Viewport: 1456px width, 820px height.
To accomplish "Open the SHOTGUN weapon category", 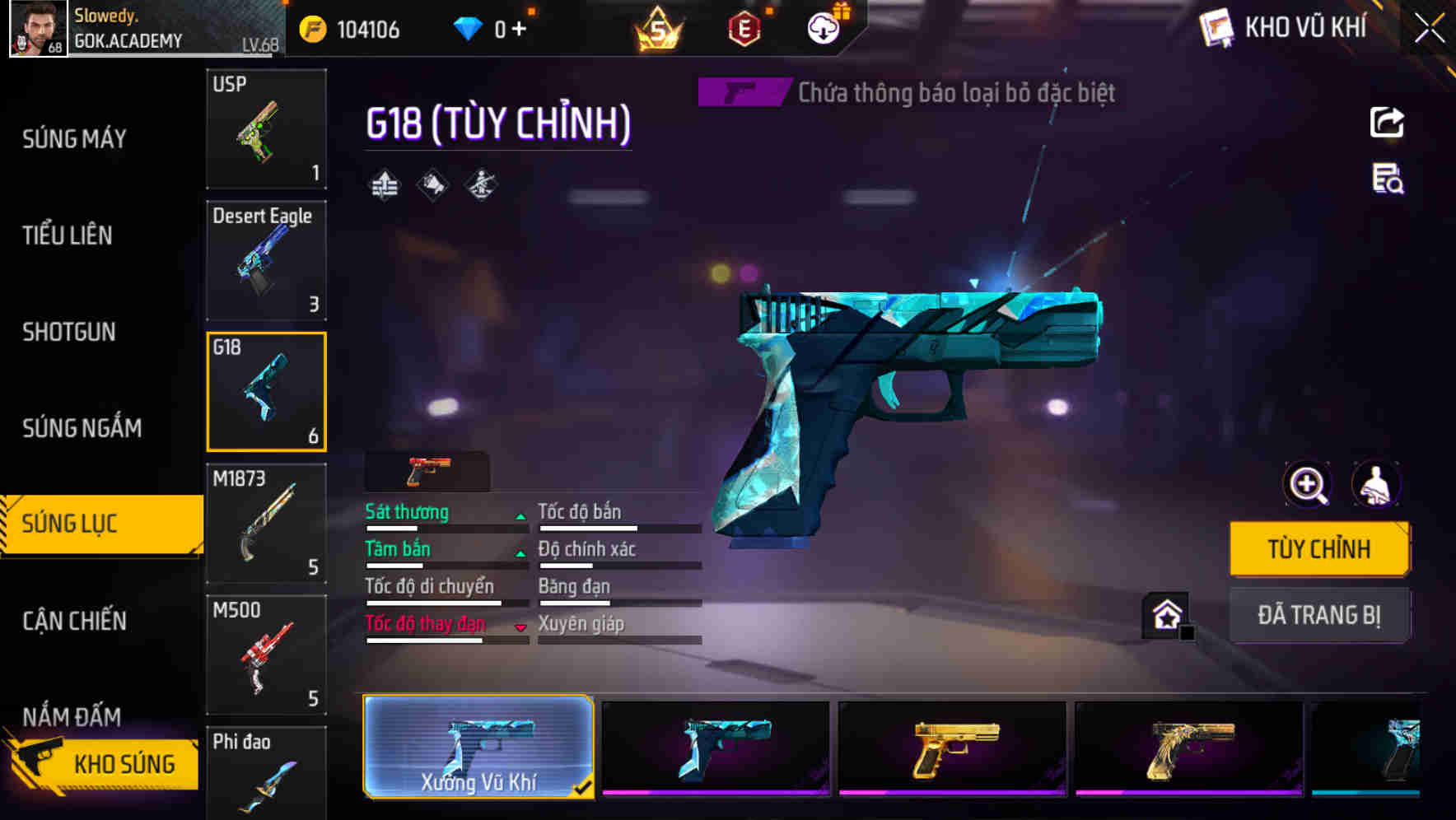I will pos(68,332).
